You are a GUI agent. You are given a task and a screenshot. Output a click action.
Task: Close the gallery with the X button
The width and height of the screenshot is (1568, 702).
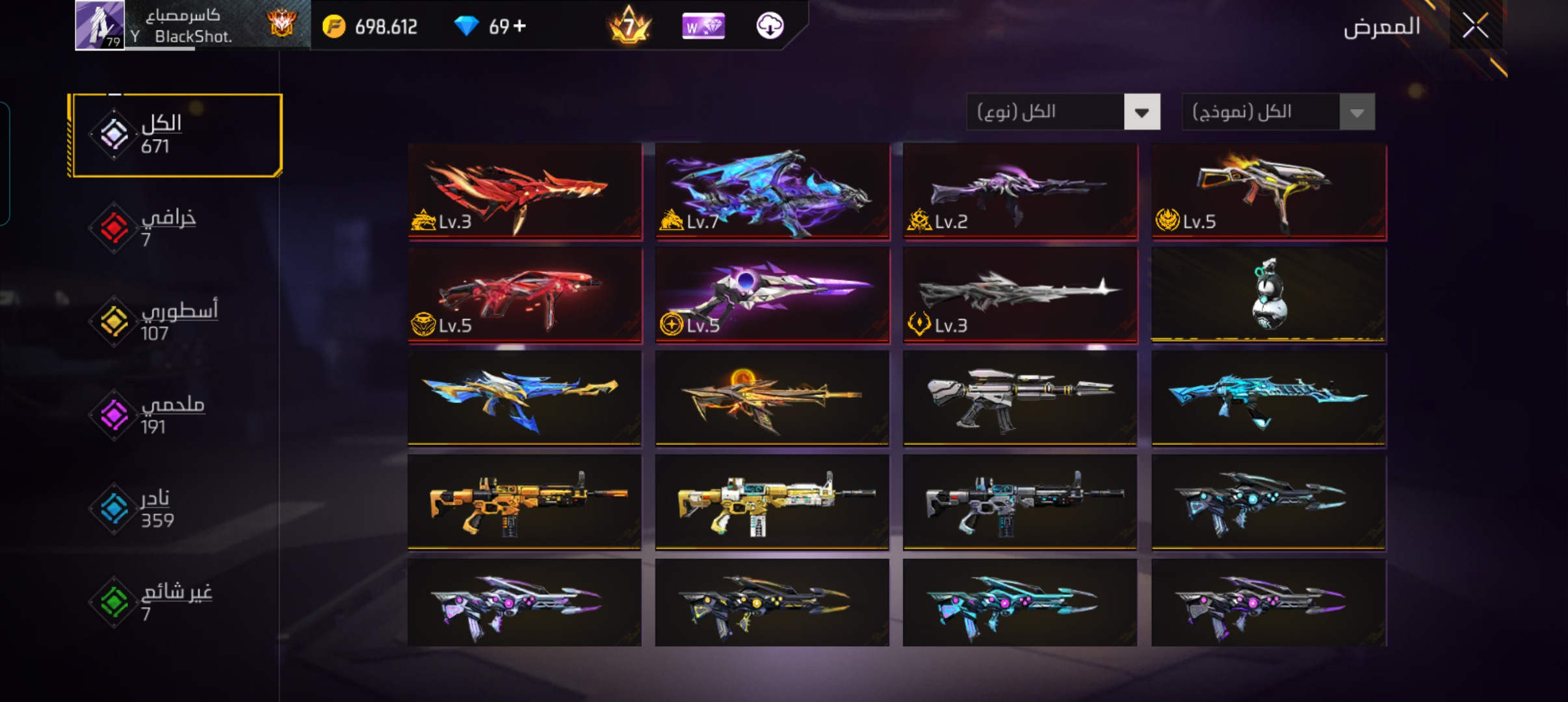(x=1475, y=27)
